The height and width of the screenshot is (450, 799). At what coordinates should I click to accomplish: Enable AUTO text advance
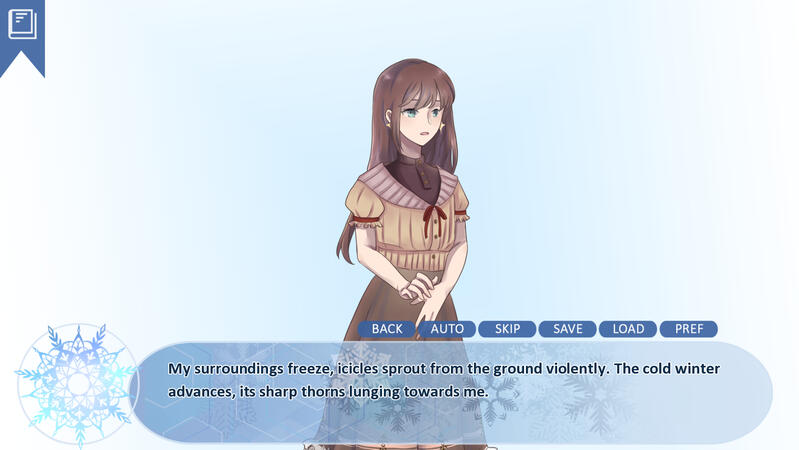tap(447, 329)
